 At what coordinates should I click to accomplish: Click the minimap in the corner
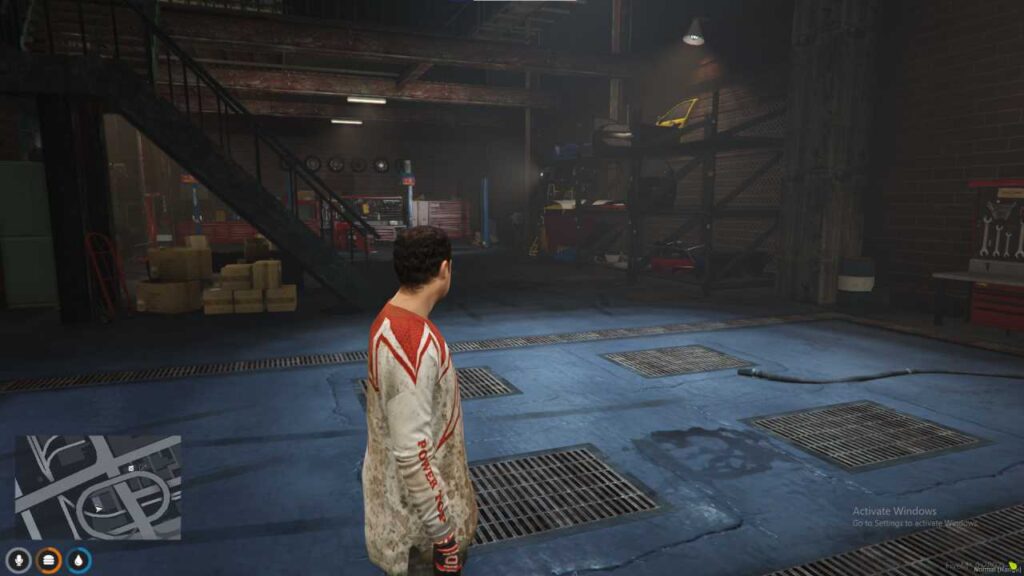(x=97, y=487)
